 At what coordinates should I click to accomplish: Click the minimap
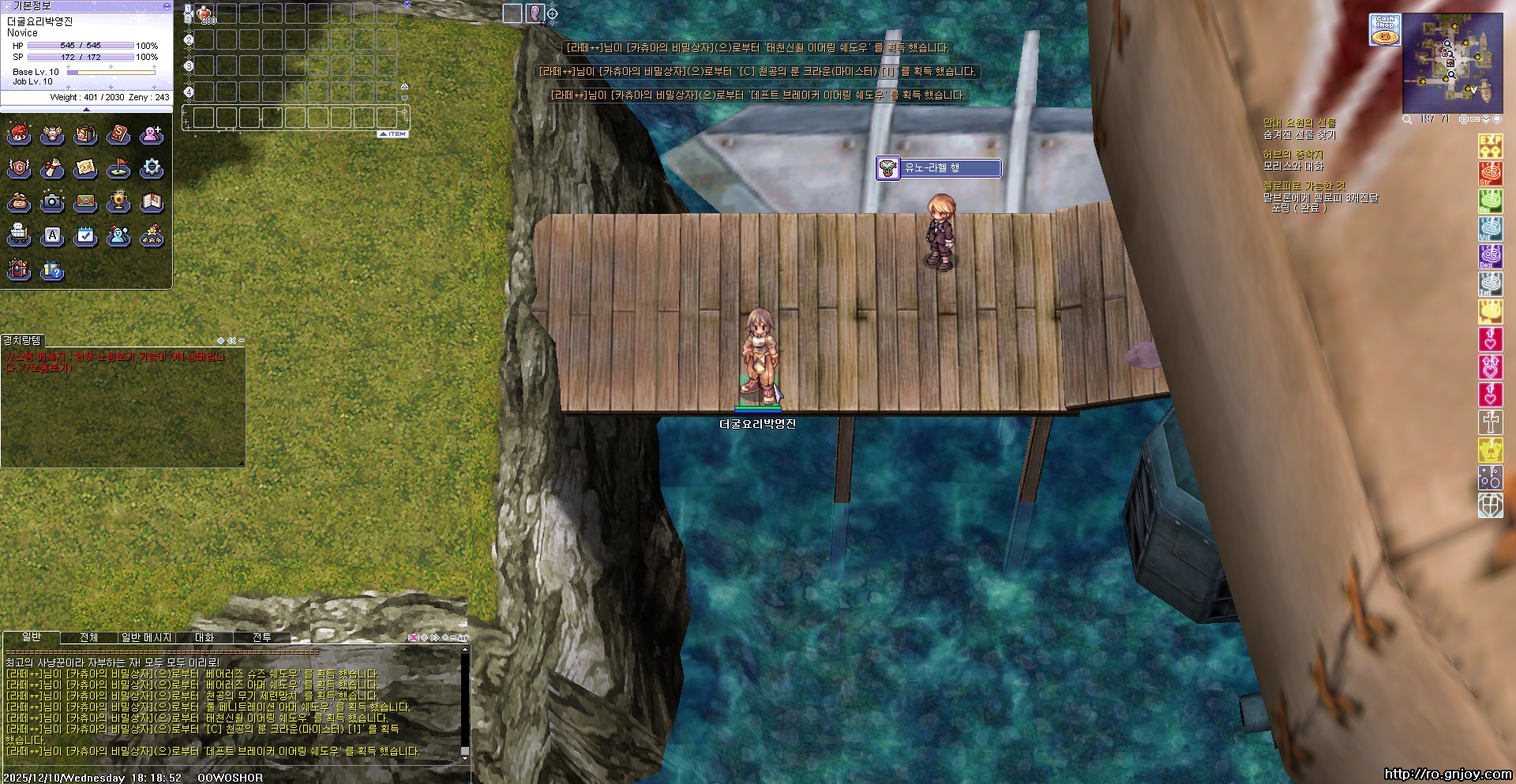(1452, 63)
